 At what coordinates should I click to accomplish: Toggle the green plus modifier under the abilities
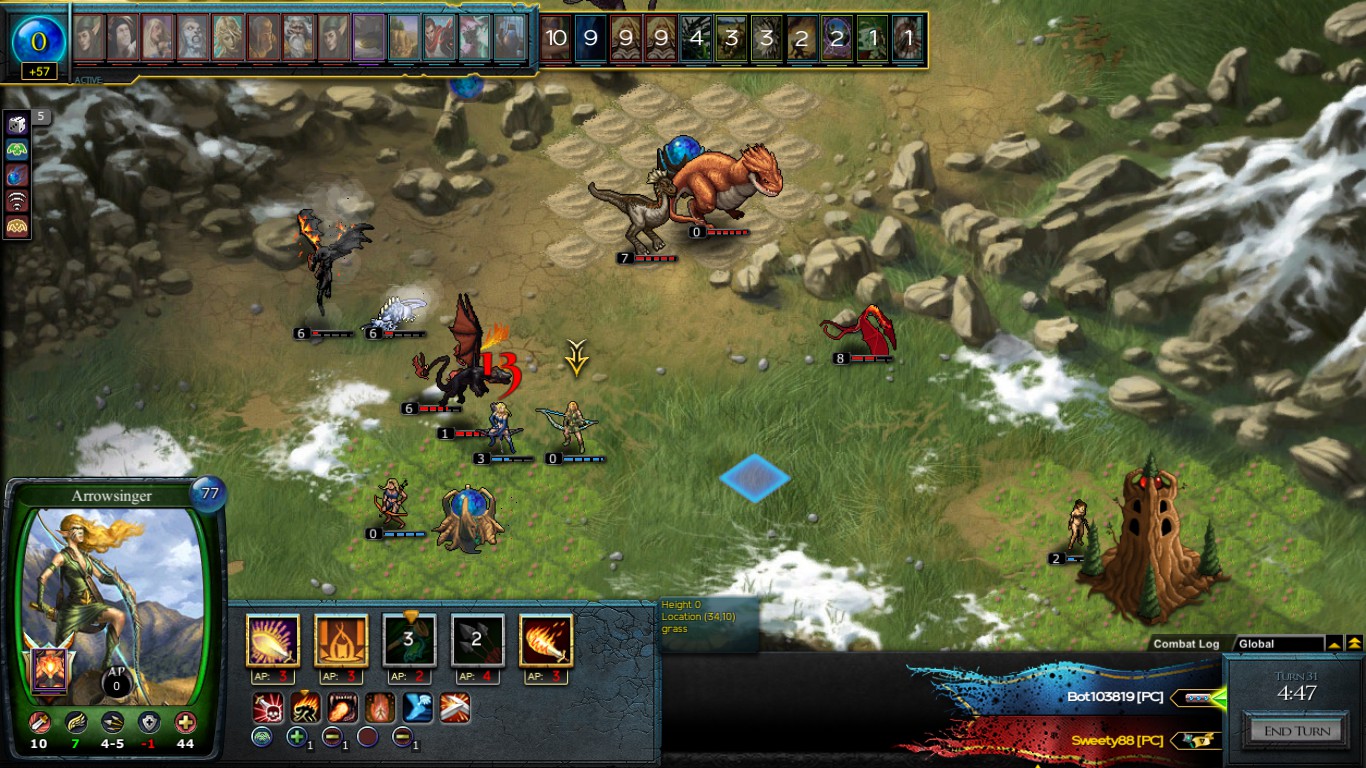click(298, 736)
